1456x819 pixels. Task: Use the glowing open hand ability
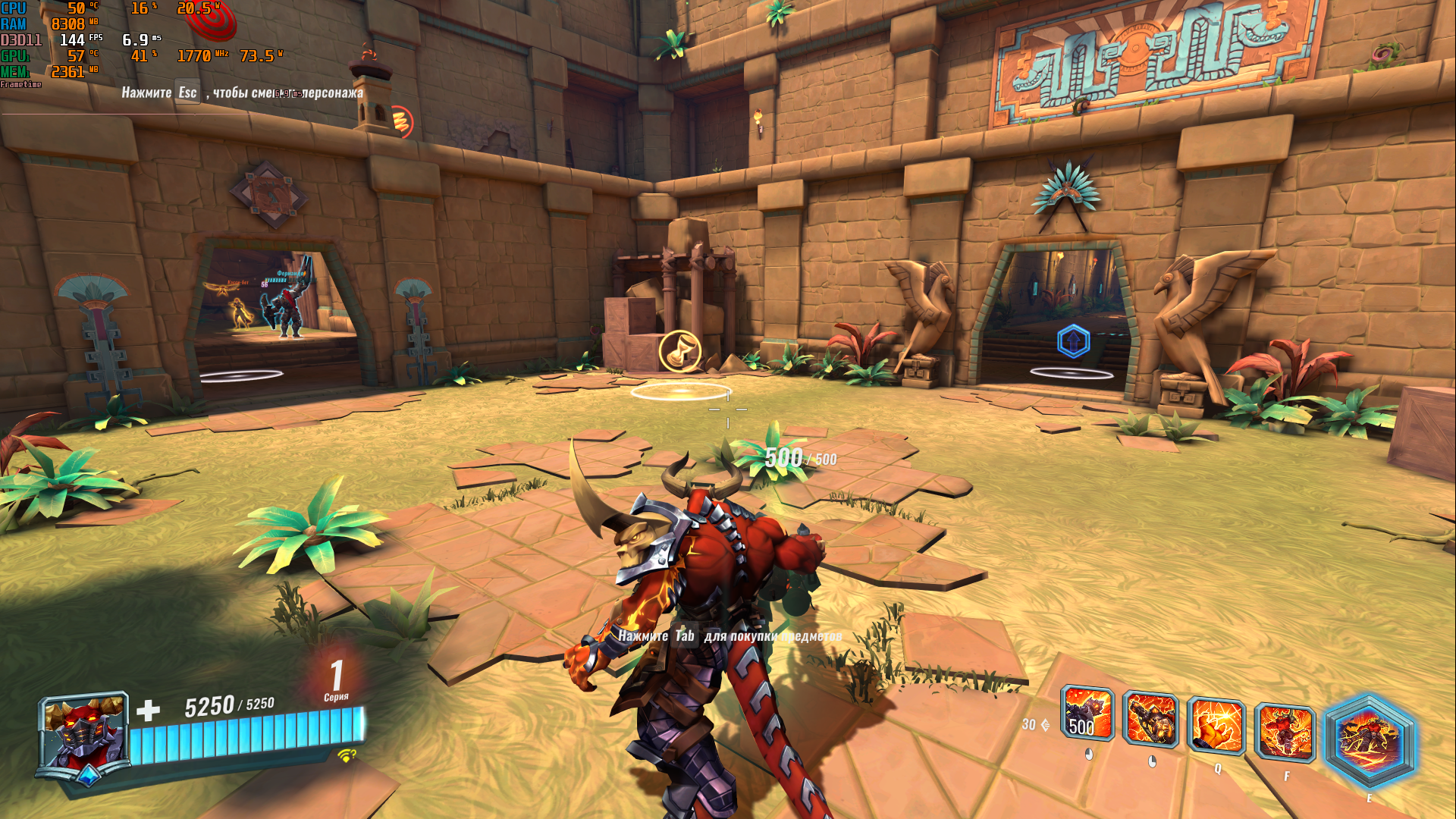[1216, 726]
